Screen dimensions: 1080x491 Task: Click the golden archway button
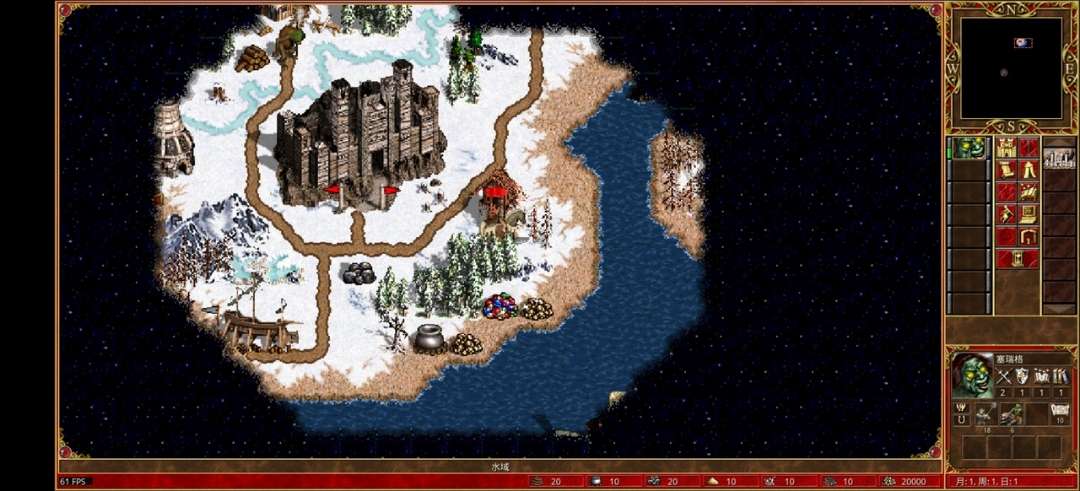(1028, 237)
